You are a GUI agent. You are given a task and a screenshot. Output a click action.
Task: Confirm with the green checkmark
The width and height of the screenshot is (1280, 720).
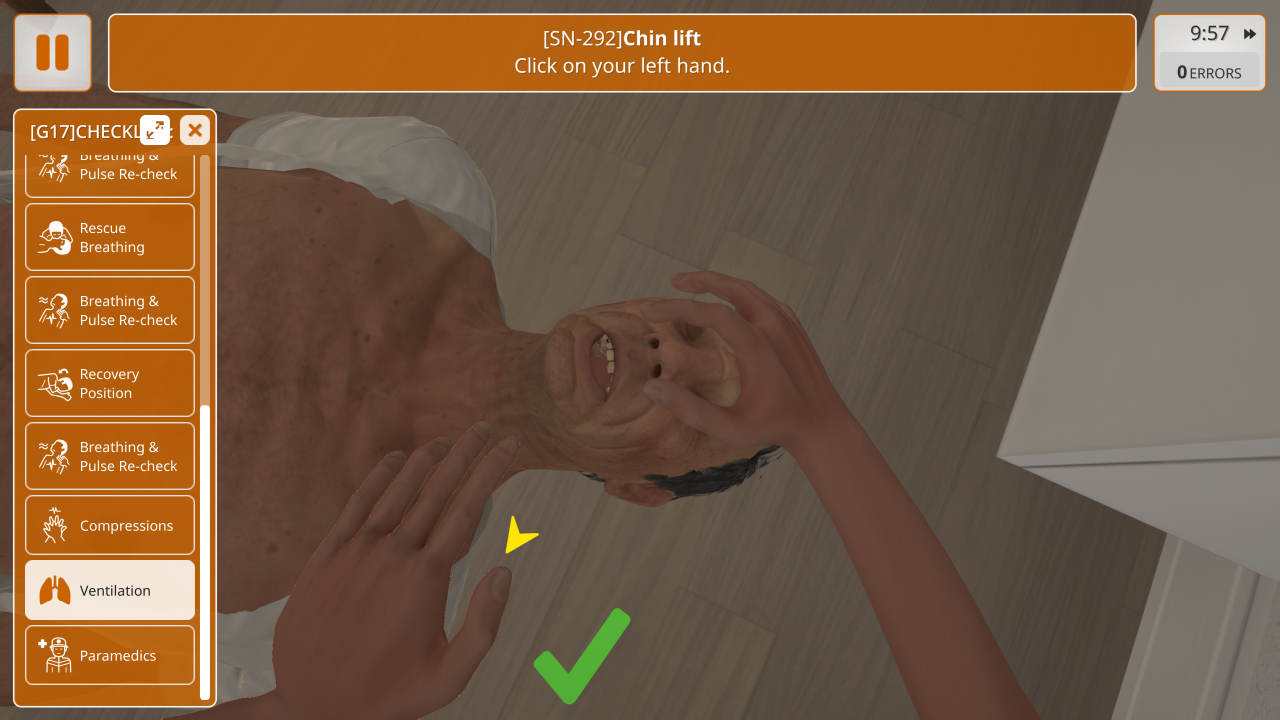pyautogui.click(x=581, y=655)
